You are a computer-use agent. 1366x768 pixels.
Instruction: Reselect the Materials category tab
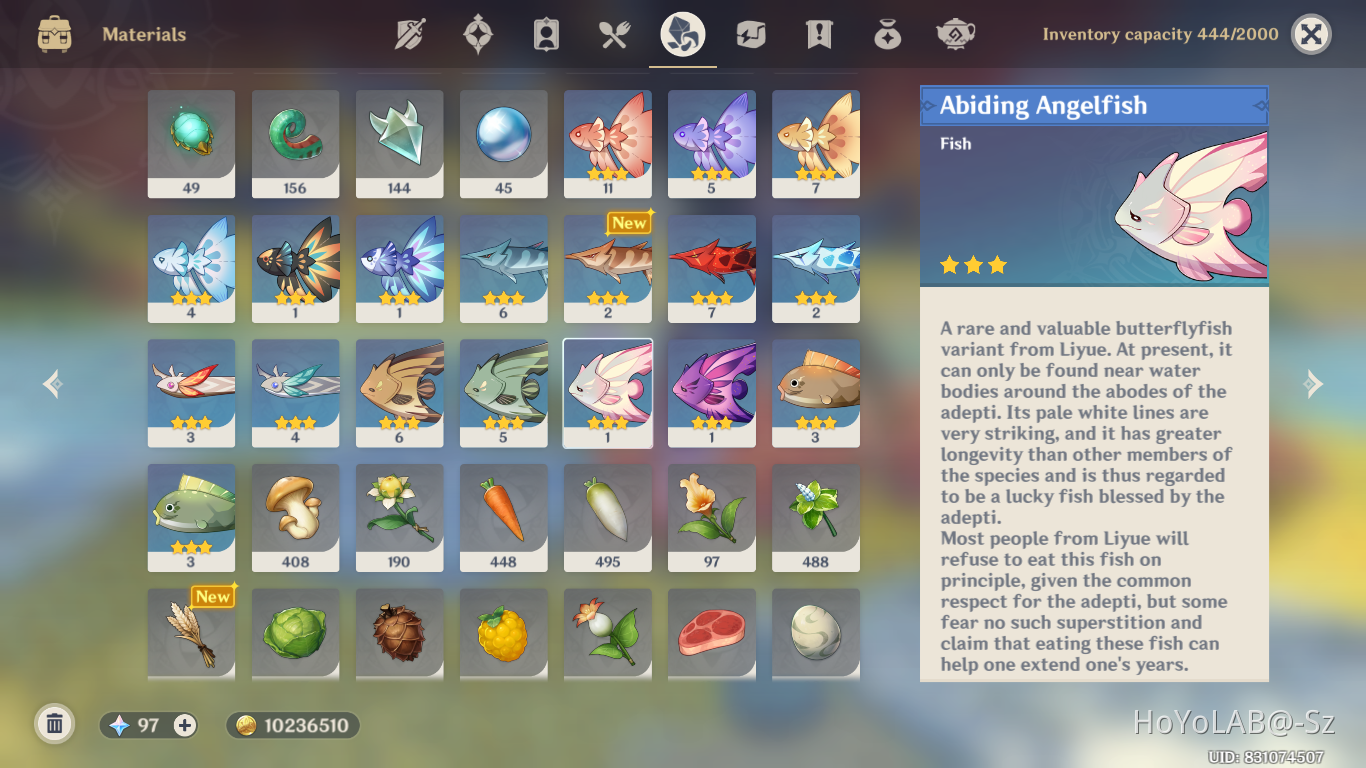681,33
